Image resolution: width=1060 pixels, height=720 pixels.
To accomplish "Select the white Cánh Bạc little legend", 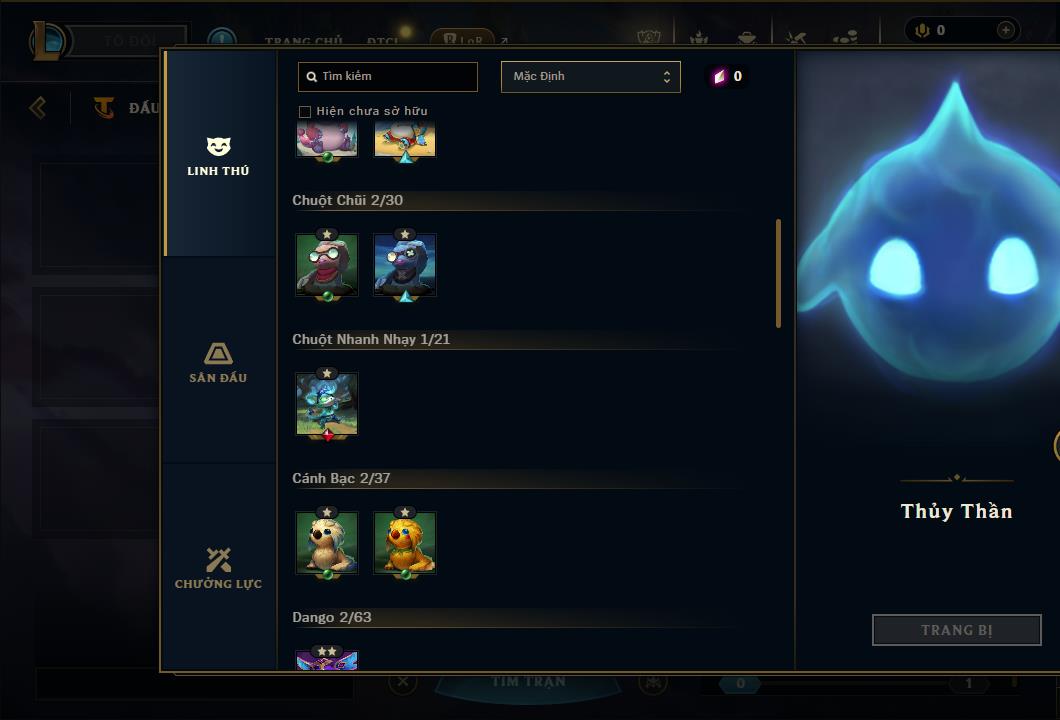I will (327, 543).
